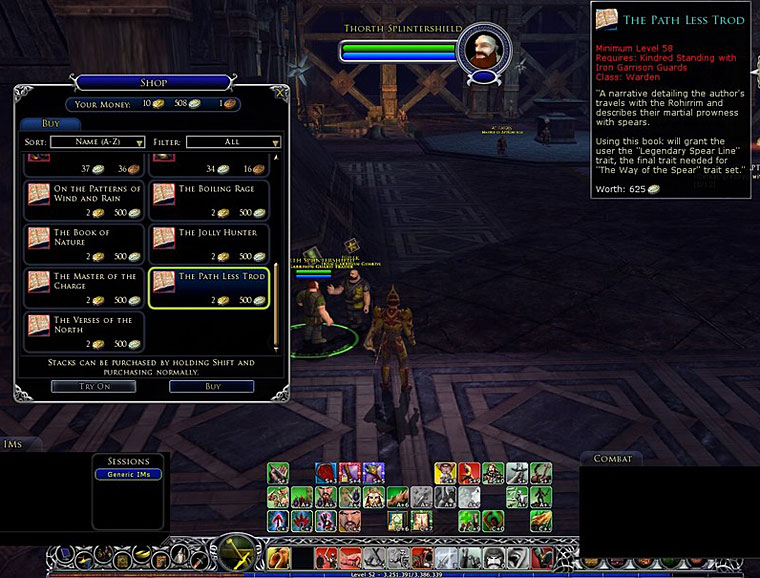
Task: Close the Shop window
Action: [281, 93]
